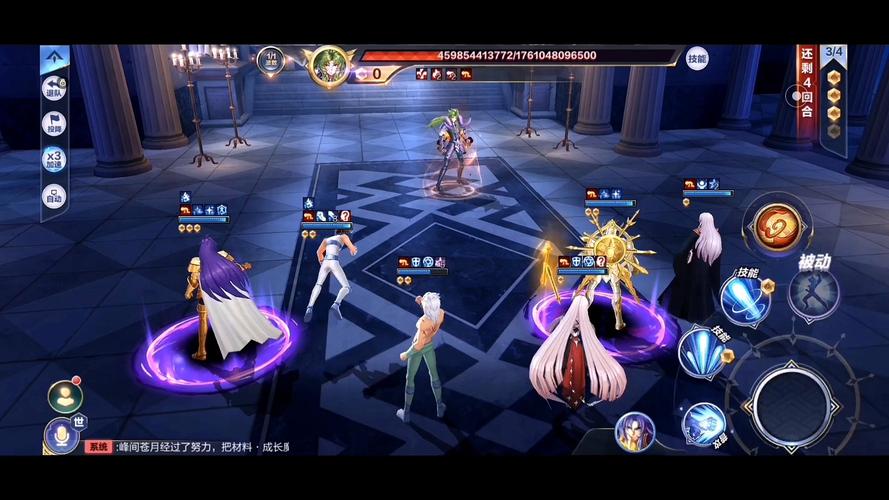889x500 pixels.
Task: Switch the 世 world chat channel badge
Action: pos(79,421)
